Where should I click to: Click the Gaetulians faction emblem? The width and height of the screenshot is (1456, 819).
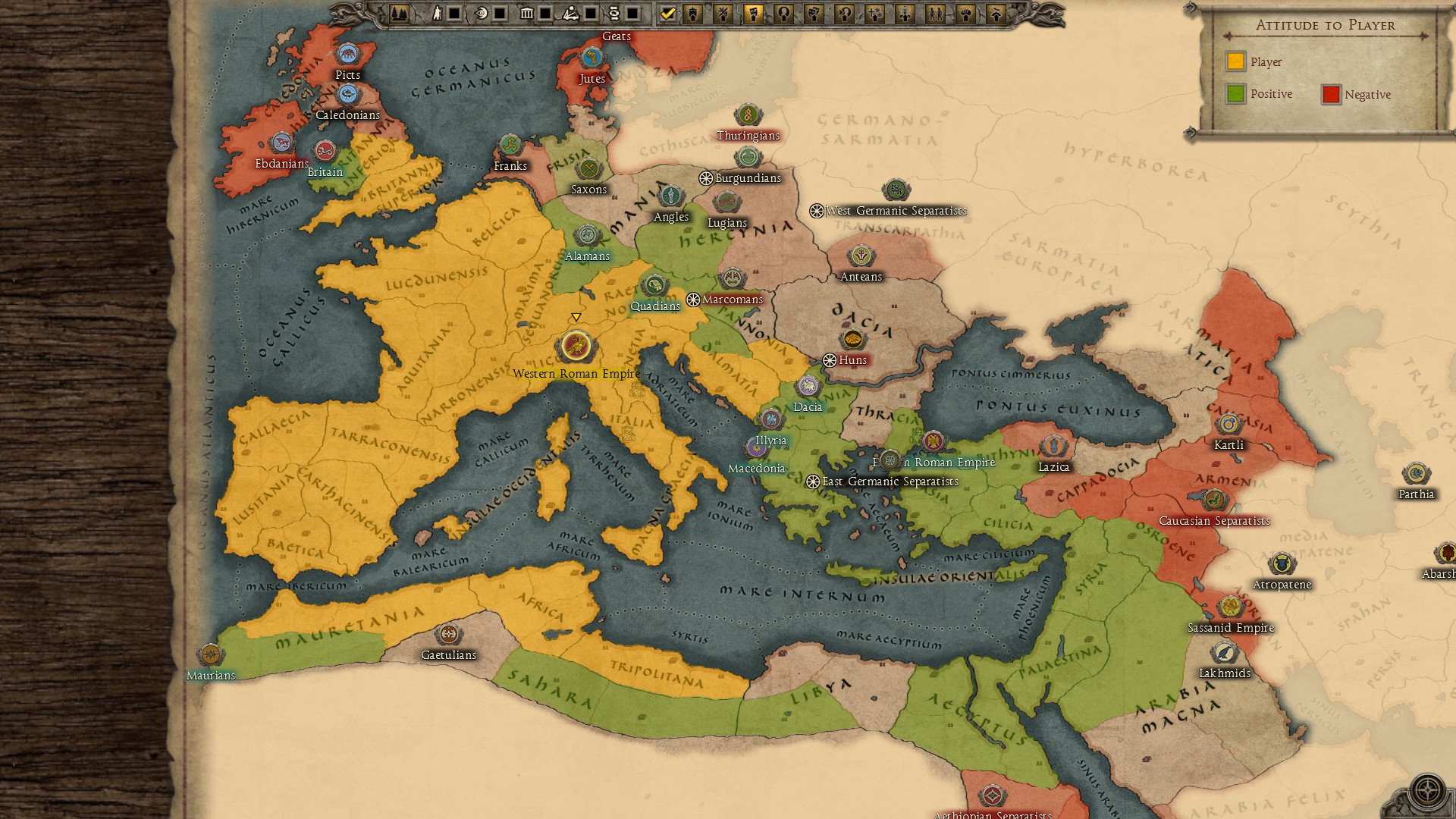coord(449,634)
